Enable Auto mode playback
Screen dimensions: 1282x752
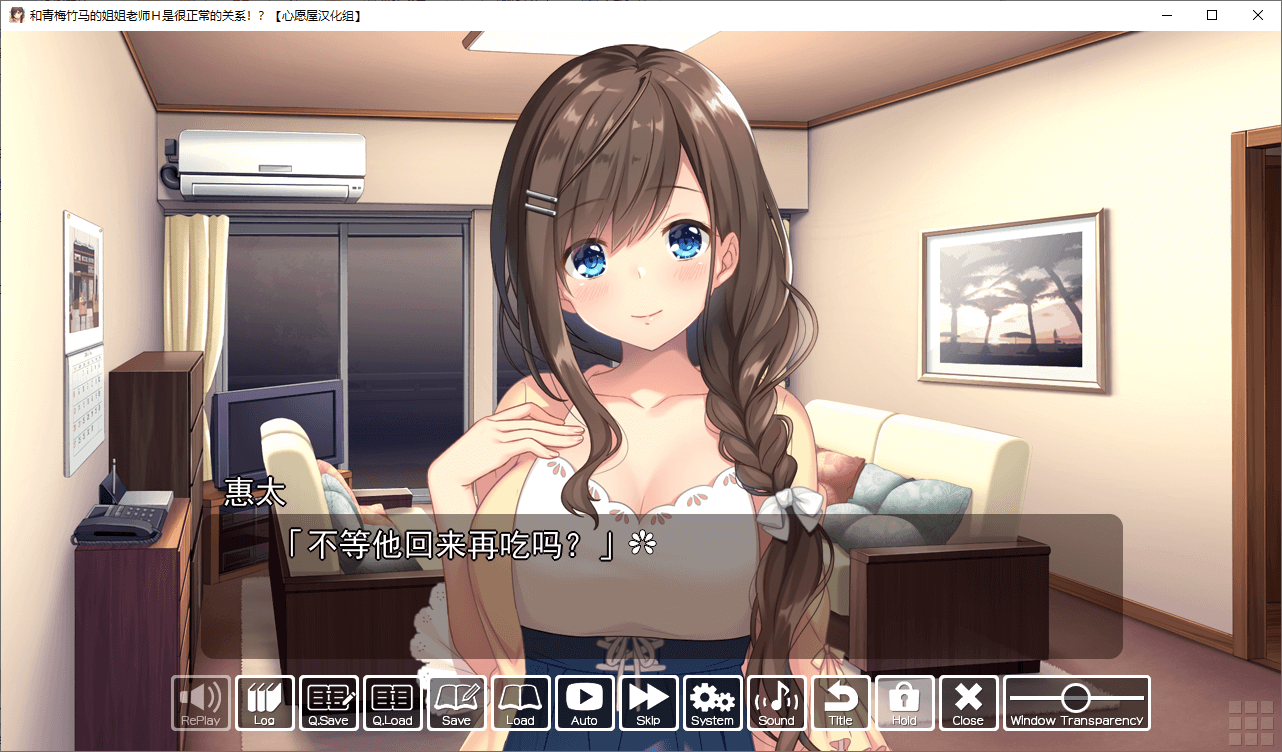[x=585, y=703]
